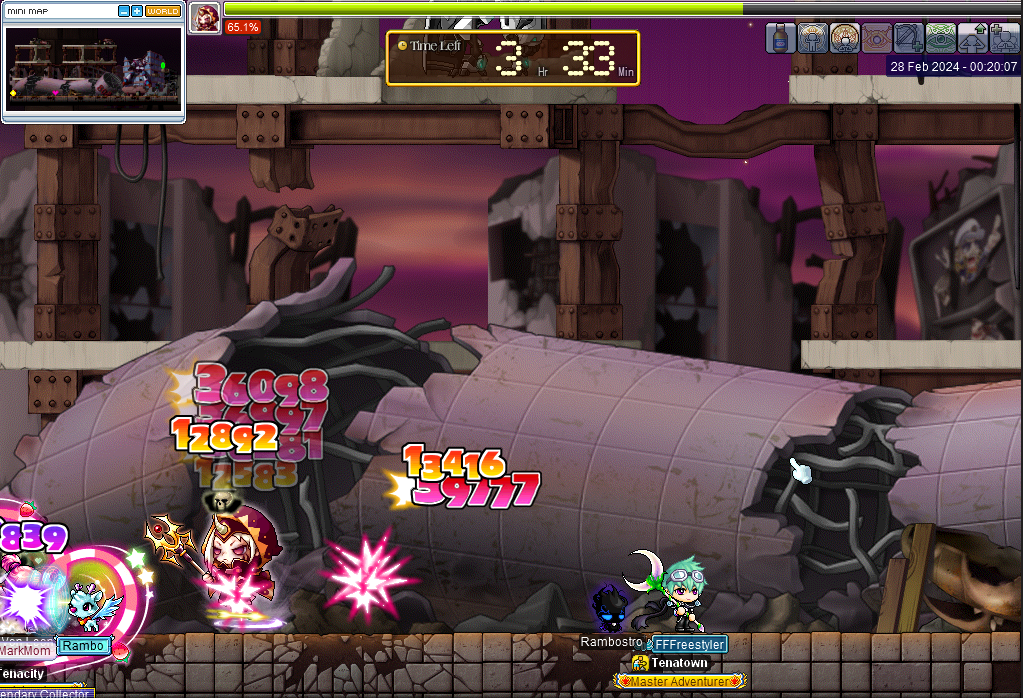Click the figure with green arrow buff icon
1023x698 pixels.
pos(972,38)
